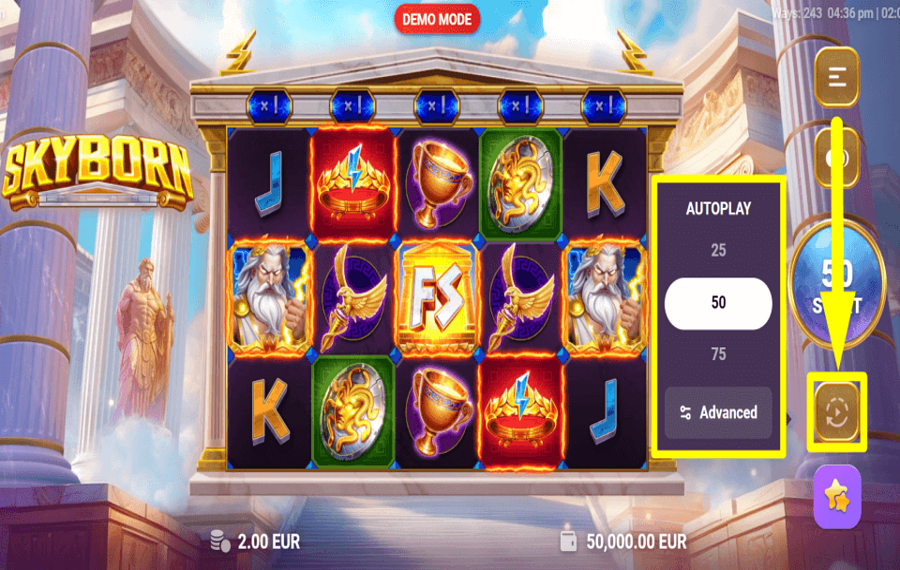
Task: Pick 75 autoplay spins
Action: [x=718, y=354]
